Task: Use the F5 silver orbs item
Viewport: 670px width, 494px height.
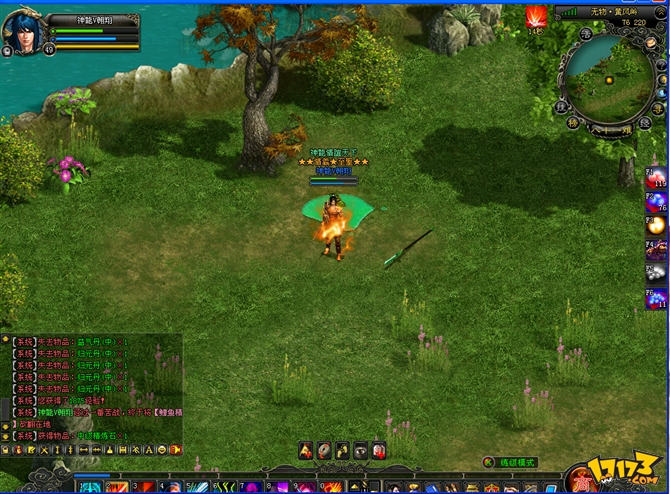Action: point(656,273)
